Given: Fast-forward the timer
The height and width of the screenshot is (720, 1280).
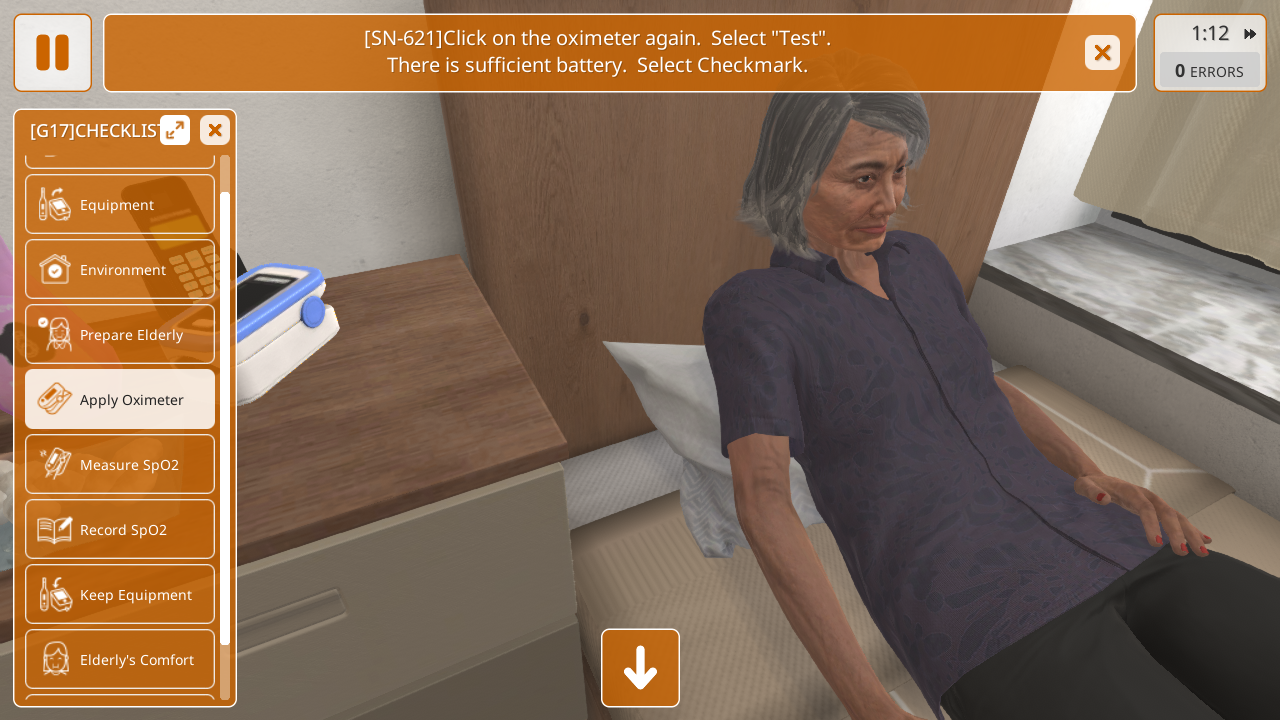Looking at the screenshot, I should pyautogui.click(x=1250, y=34).
